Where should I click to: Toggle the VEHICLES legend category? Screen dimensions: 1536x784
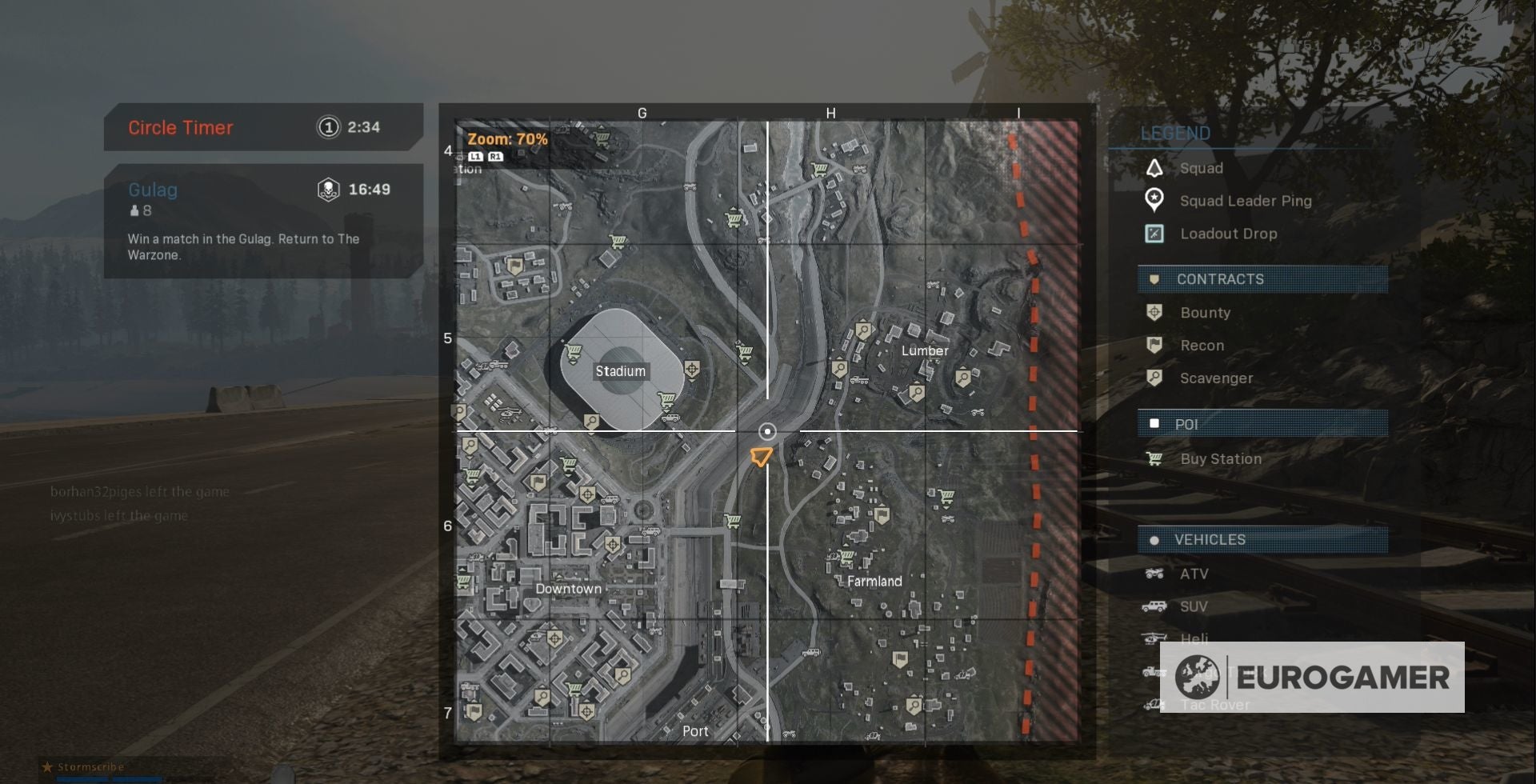point(1214,539)
